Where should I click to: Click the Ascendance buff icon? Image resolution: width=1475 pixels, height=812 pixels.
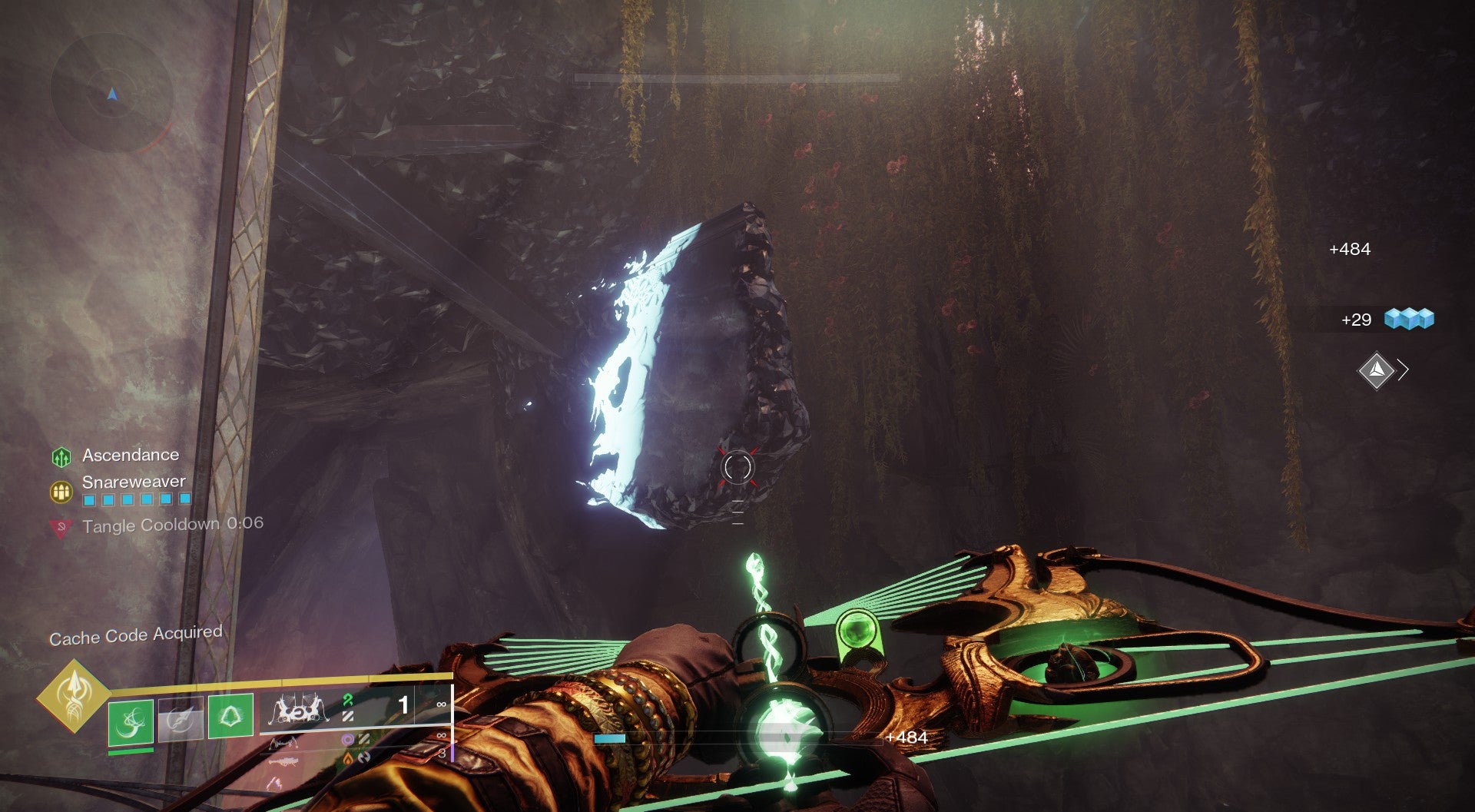[61, 457]
